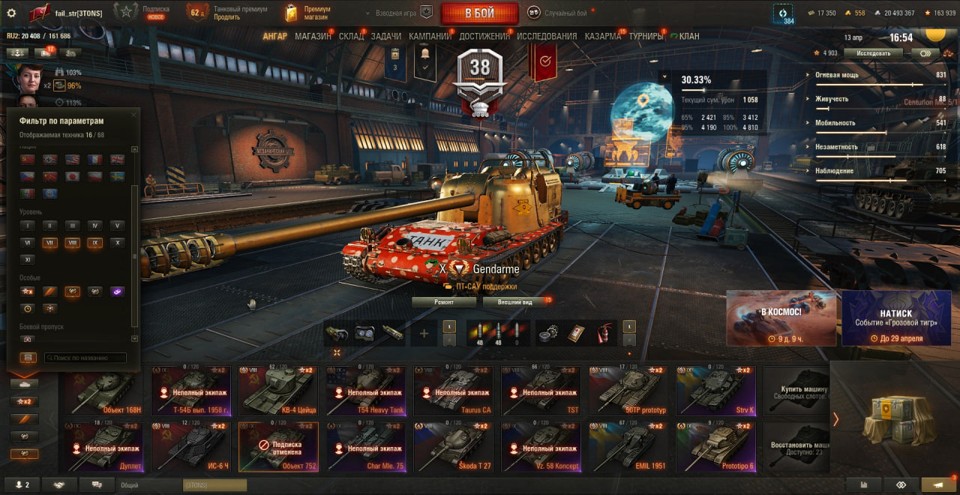Screen dimensions: 960x495
Task: Open the ЗАДАЧИ tab
Action: click(386, 36)
